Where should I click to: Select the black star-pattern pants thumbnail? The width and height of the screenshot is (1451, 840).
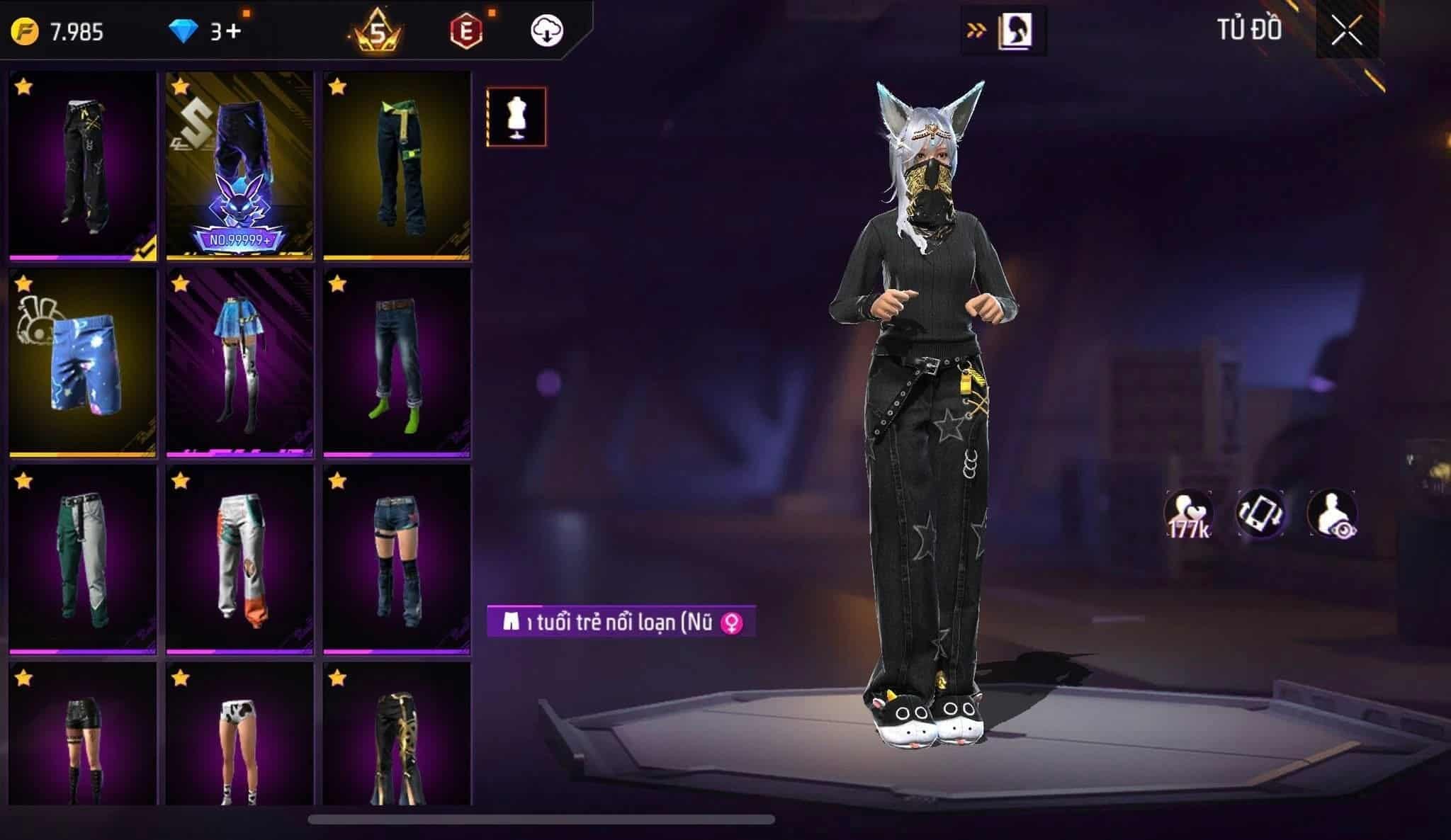click(x=83, y=166)
